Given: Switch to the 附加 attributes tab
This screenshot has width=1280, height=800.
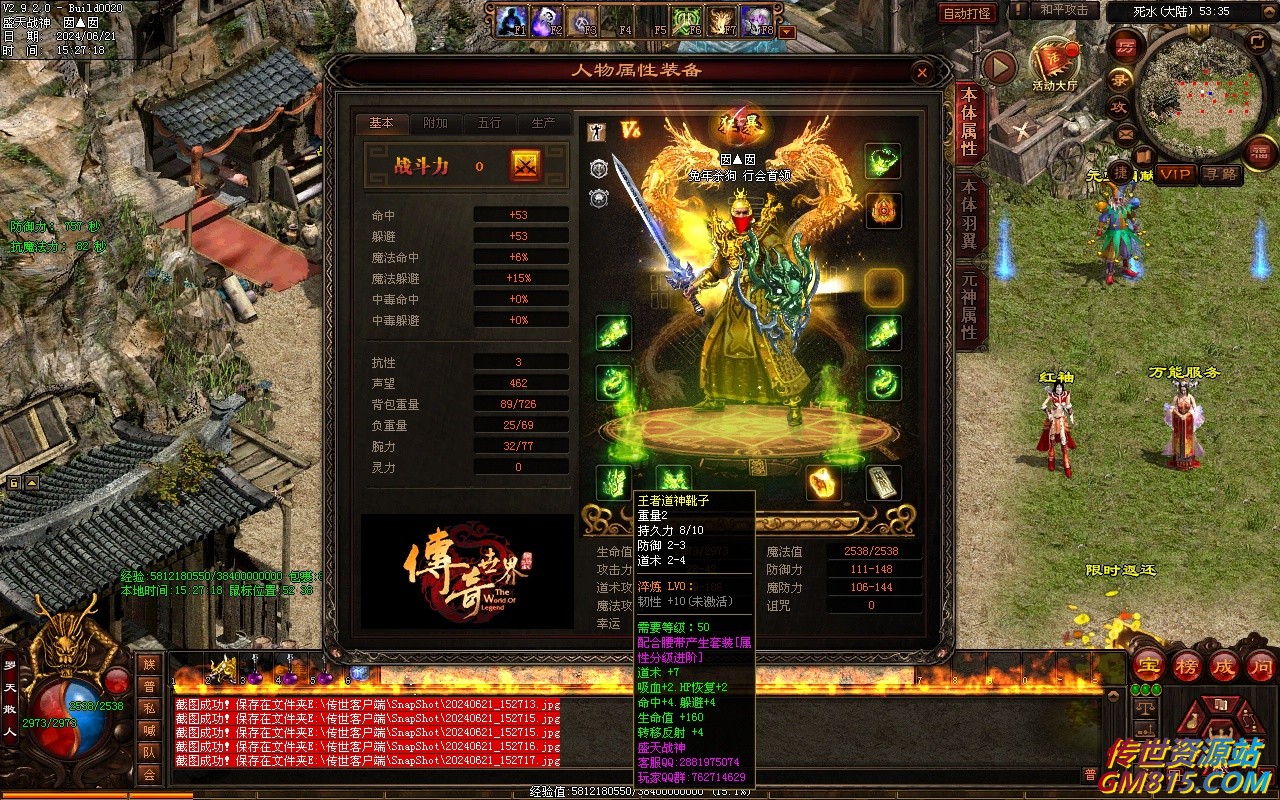Looking at the screenshot, I should (435, 123).
